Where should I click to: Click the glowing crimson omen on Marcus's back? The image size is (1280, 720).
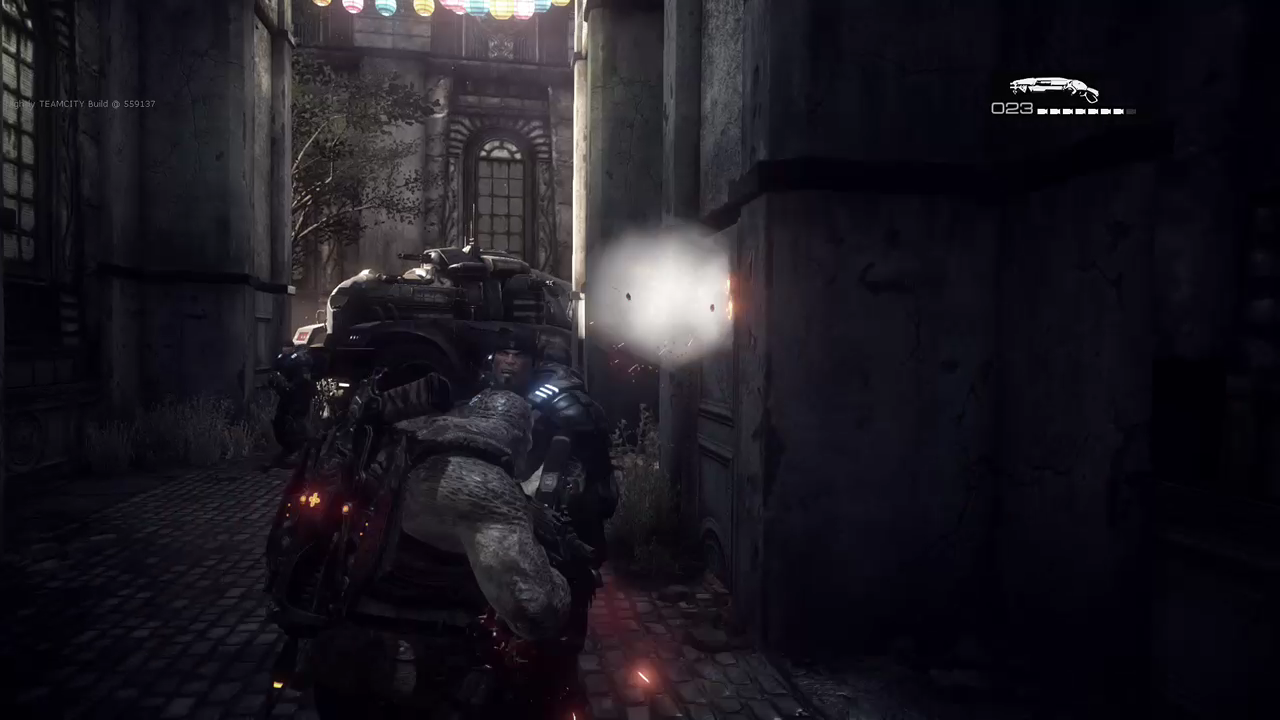(314, 501)
